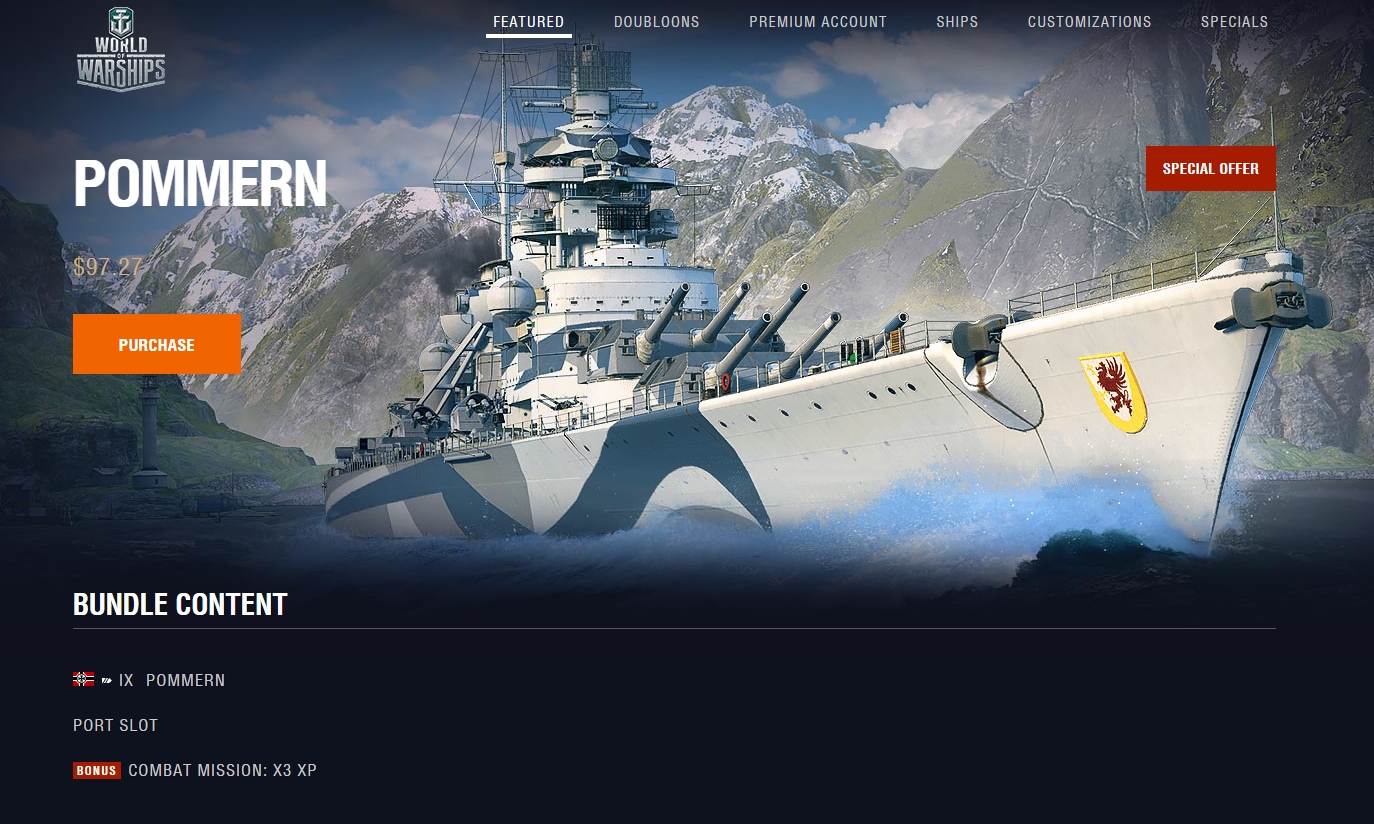Purchase the Pommern bundle
This screenshot has height=824, width=1374.
[157, 344]
